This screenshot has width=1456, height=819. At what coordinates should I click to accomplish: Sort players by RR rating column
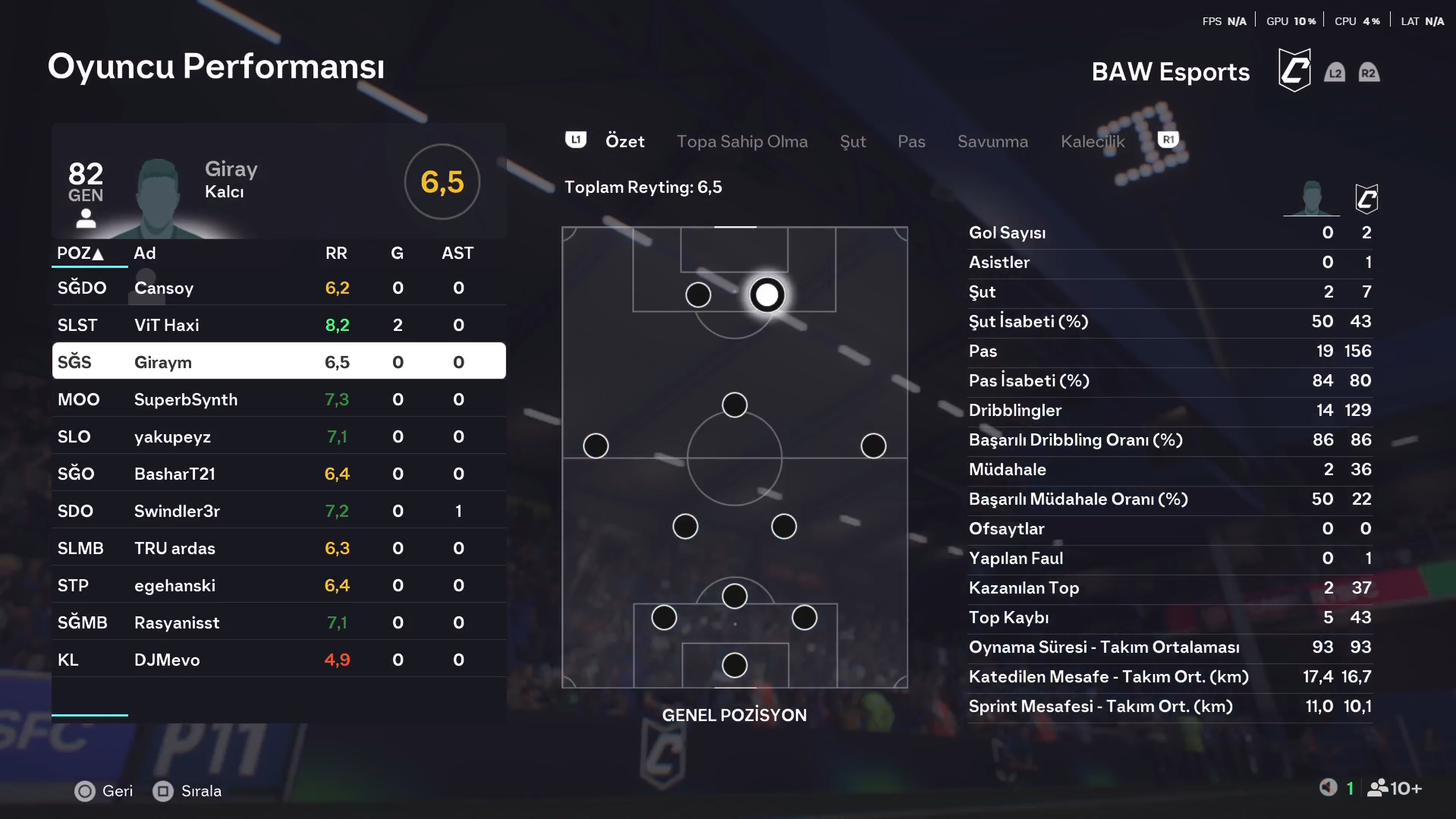336,254
